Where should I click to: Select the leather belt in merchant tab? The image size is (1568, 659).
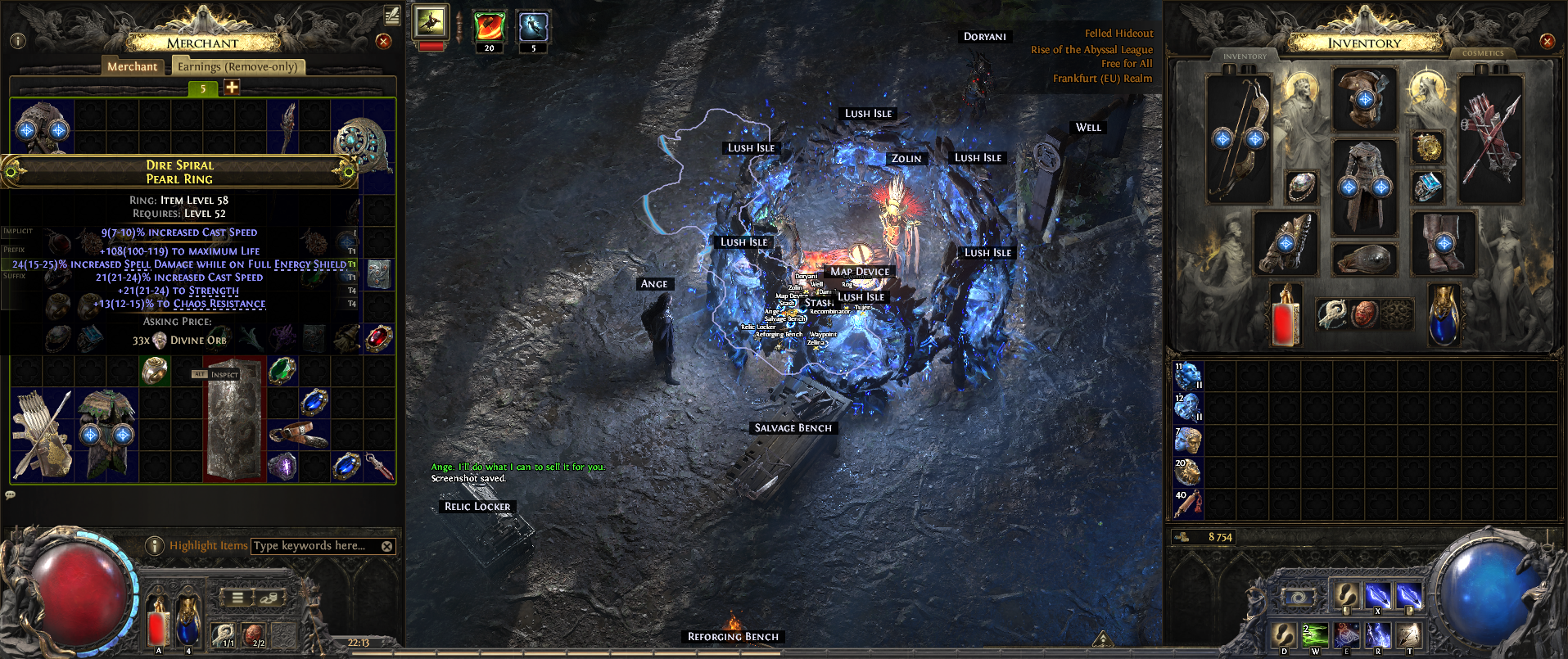298,434
